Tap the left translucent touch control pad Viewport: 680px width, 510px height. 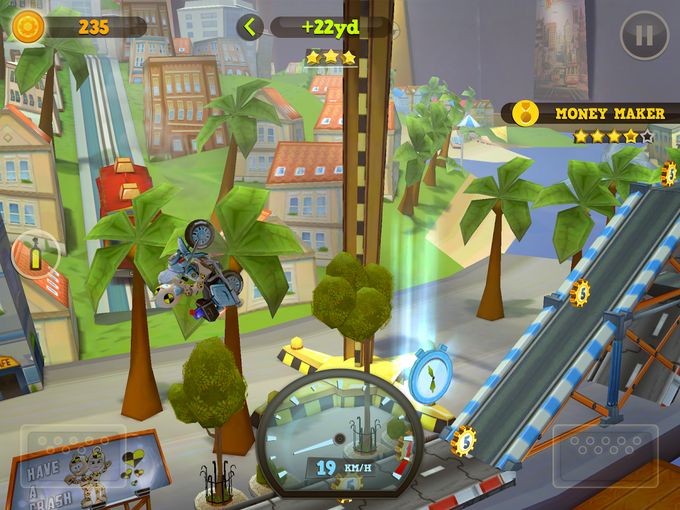pos(73,456)
